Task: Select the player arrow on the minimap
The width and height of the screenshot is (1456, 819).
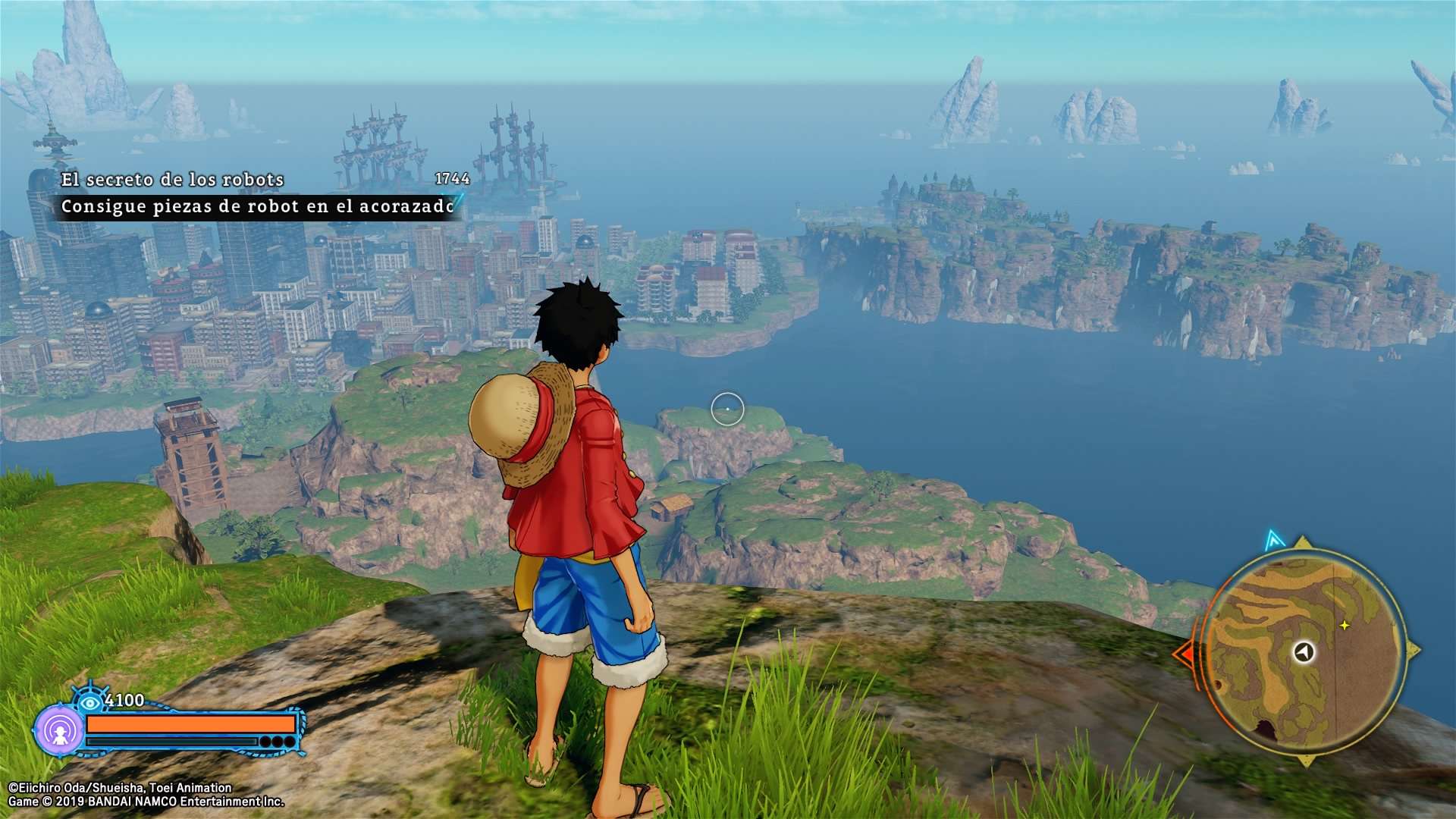Action: click(1304, 652)
